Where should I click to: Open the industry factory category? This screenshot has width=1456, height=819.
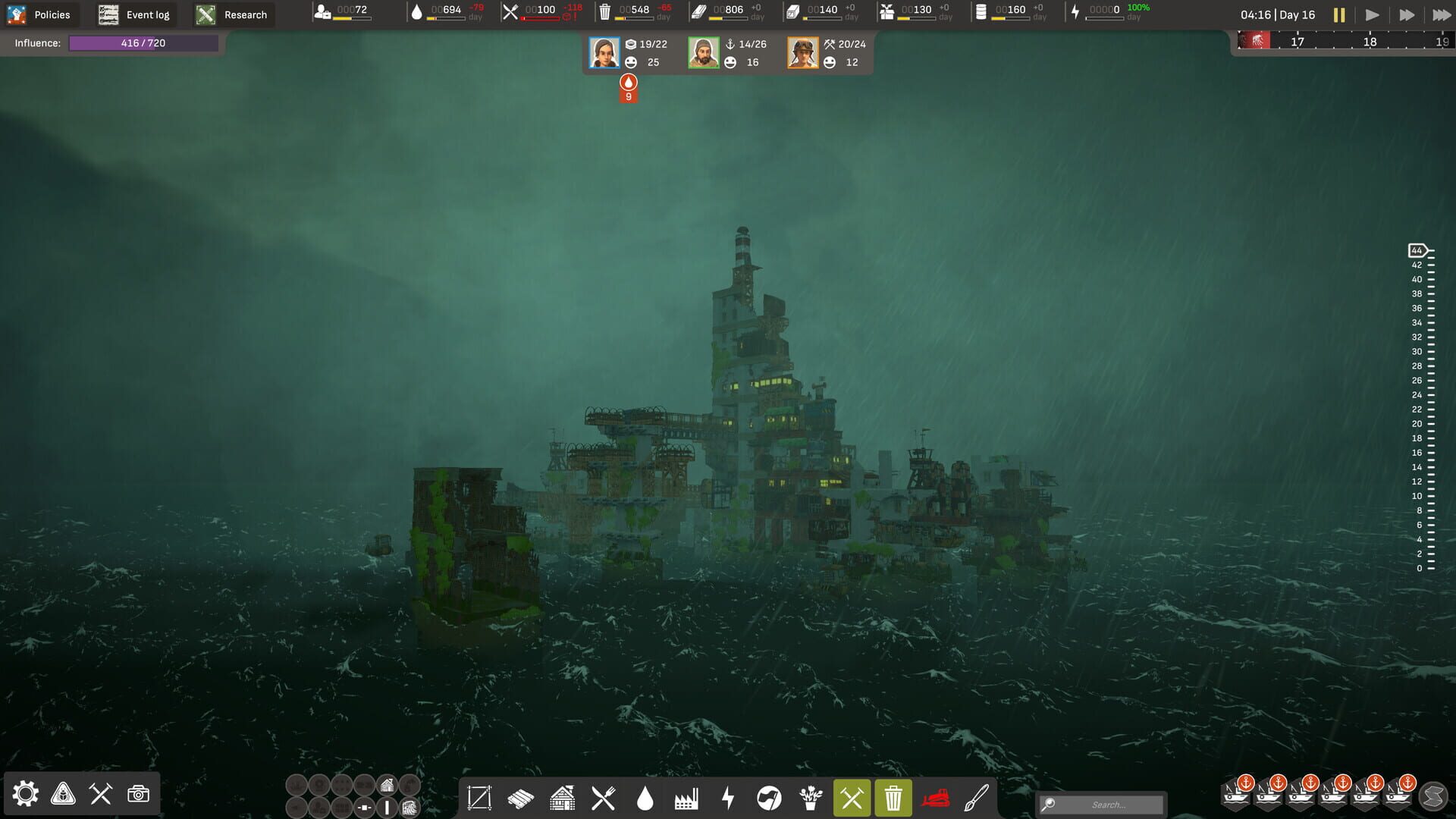tap(687, 798)
